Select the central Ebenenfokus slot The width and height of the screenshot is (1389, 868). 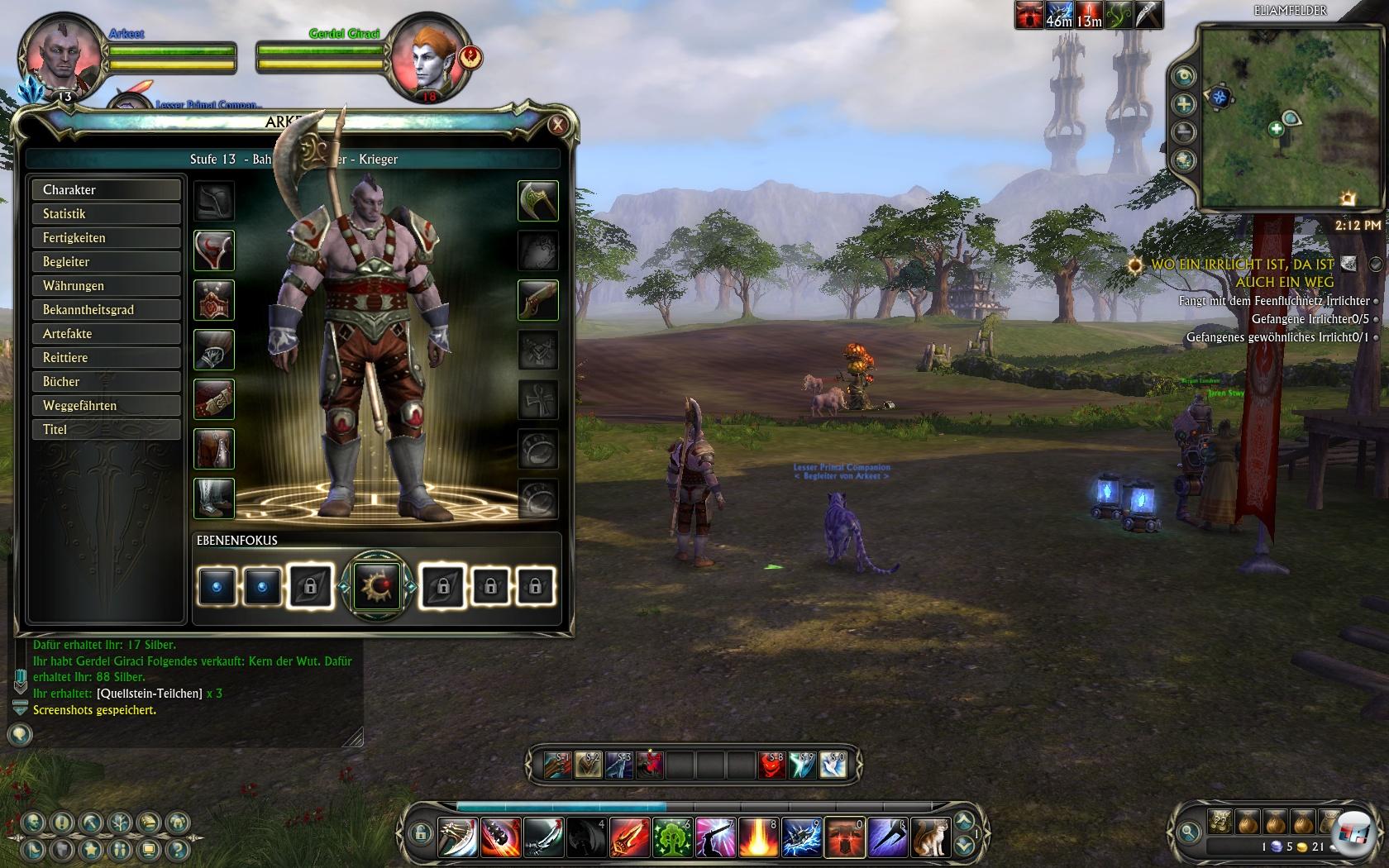tap(376, 586)
